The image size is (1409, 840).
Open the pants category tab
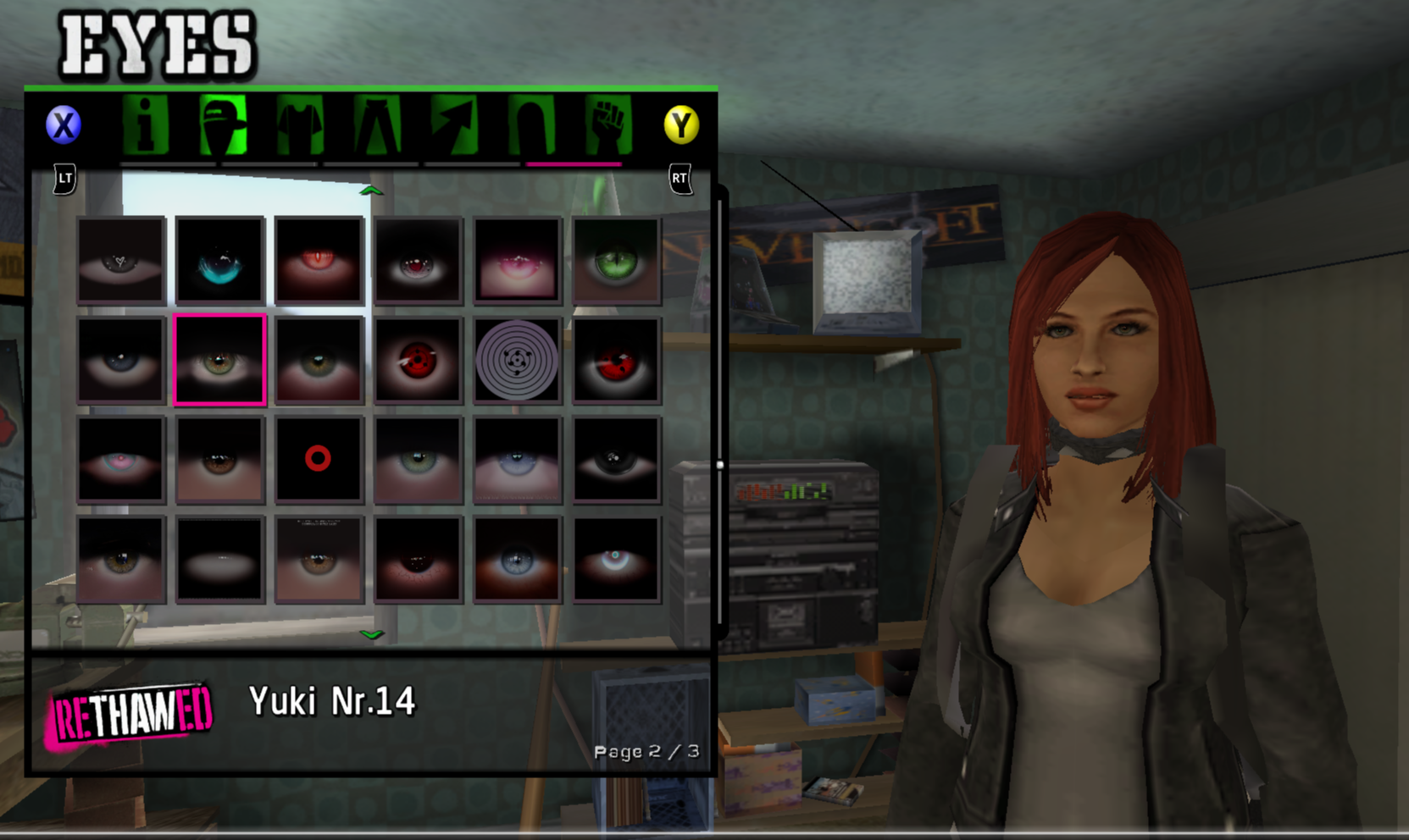tap(377, 125)
